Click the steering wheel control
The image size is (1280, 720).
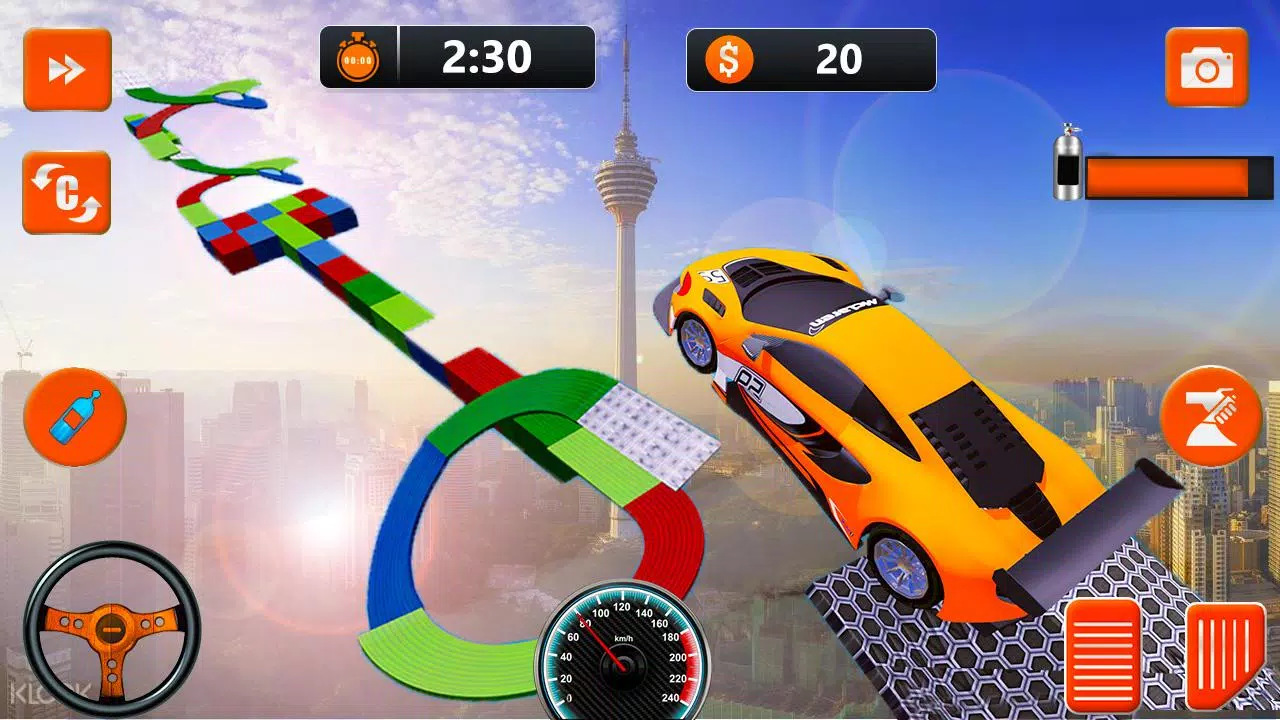[x=111, y=629]
